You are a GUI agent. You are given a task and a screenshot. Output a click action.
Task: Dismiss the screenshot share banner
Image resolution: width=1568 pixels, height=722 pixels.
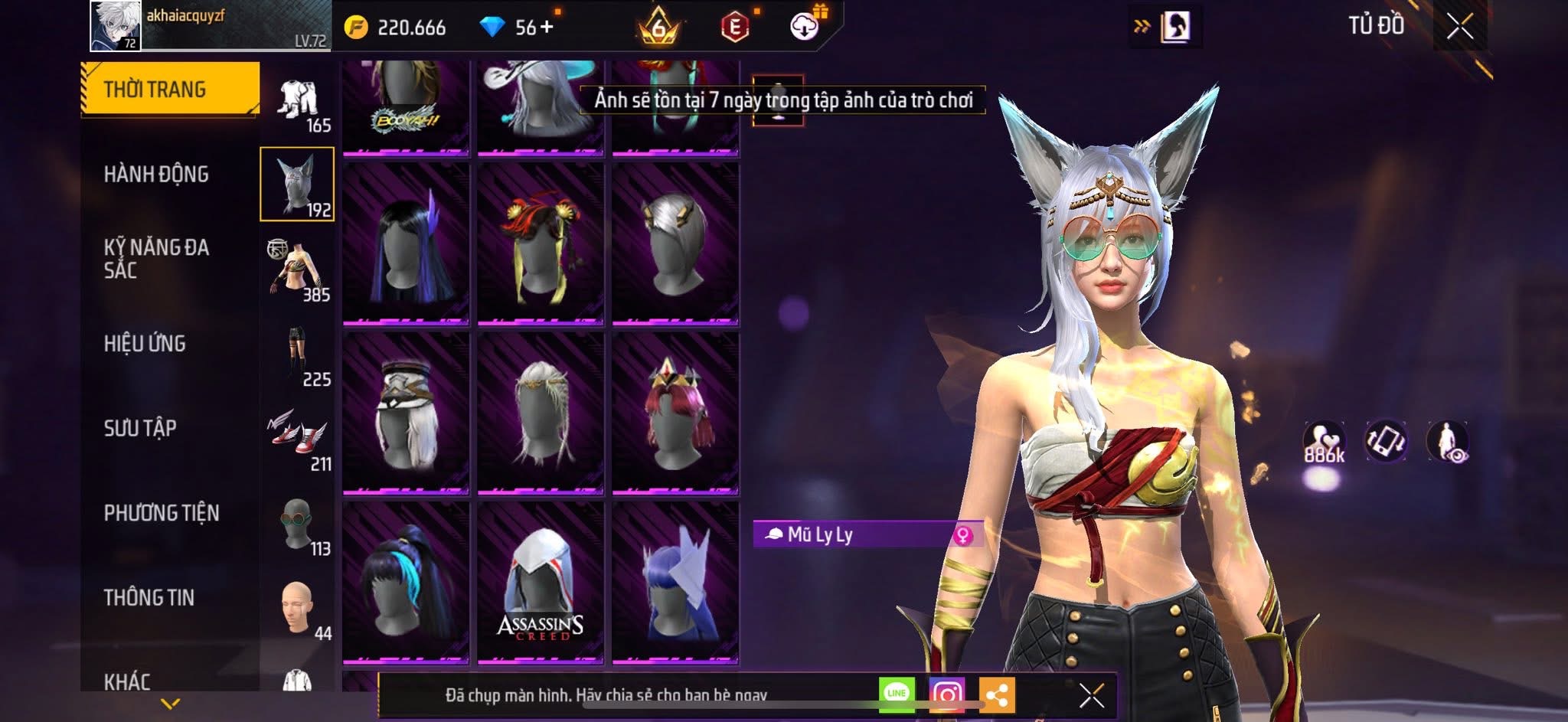(x=1091, y=695)
